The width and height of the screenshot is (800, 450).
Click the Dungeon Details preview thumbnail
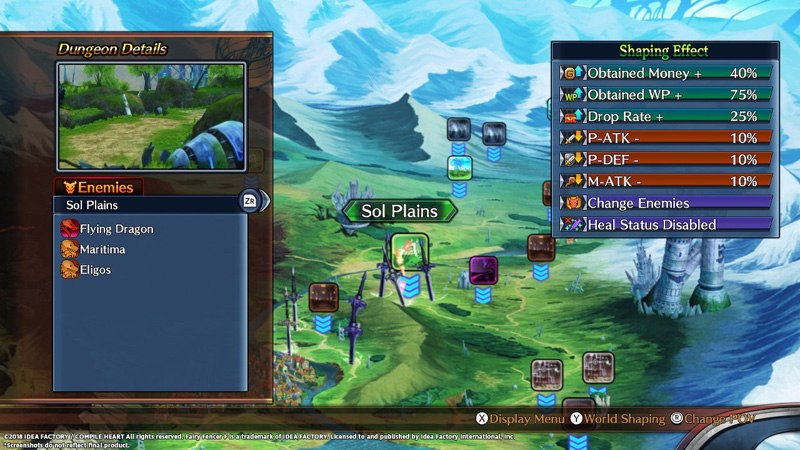click(x=152, y=116)
